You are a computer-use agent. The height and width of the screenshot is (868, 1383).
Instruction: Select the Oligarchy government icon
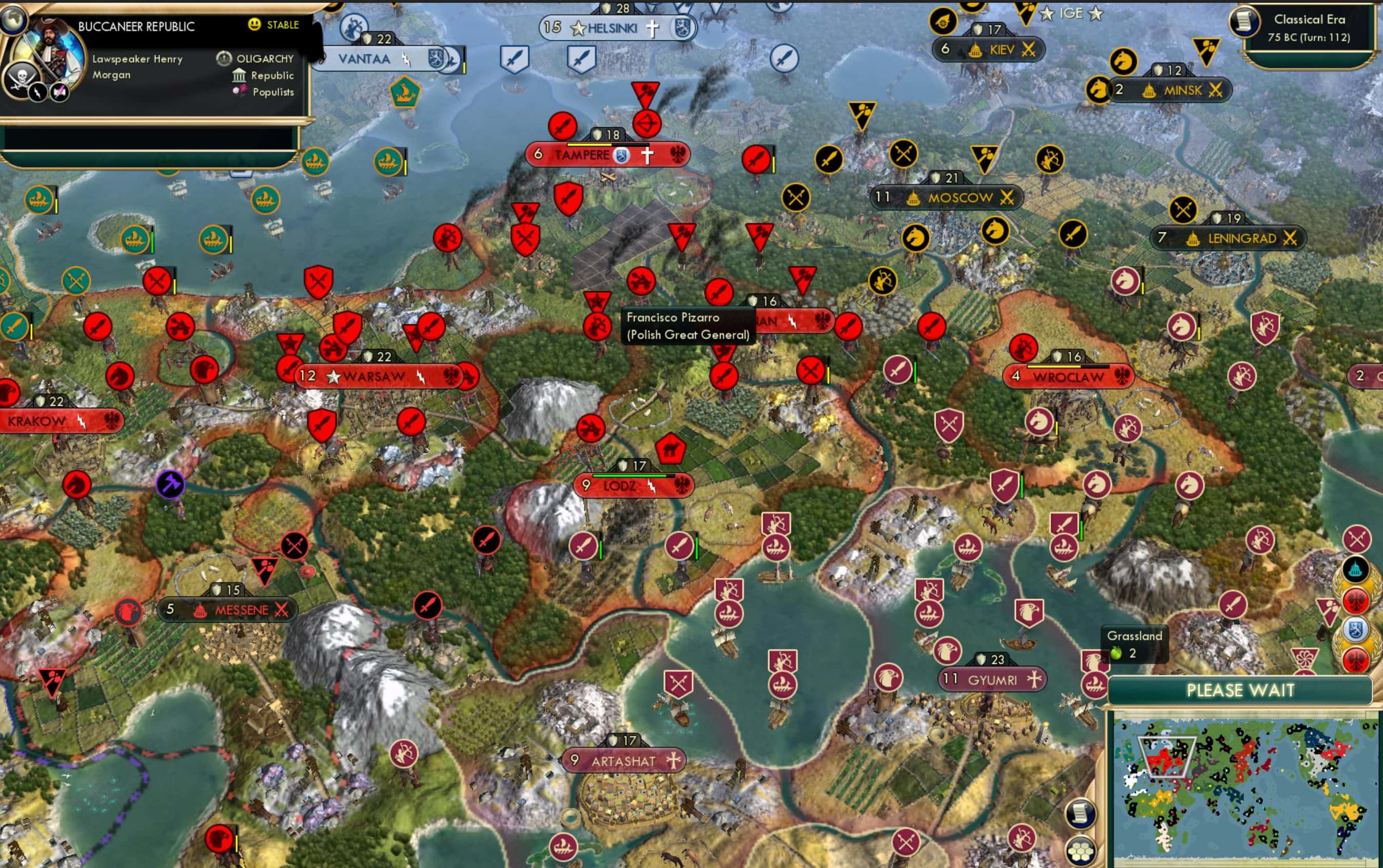(223, 58)
